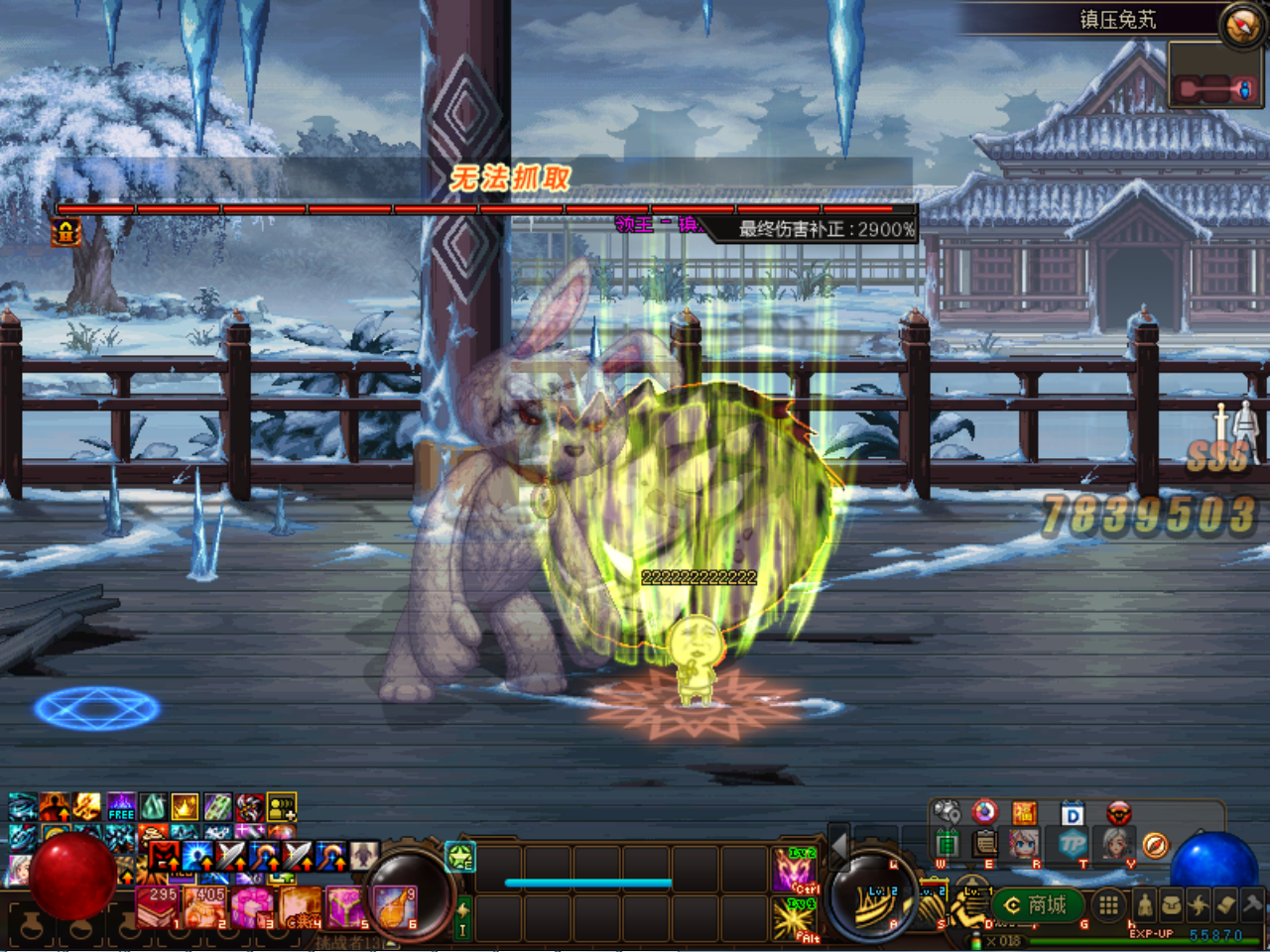The image size is (1270, 952).
Task: Click the compass icon beside the minimap
Action: coord(1153,844)
